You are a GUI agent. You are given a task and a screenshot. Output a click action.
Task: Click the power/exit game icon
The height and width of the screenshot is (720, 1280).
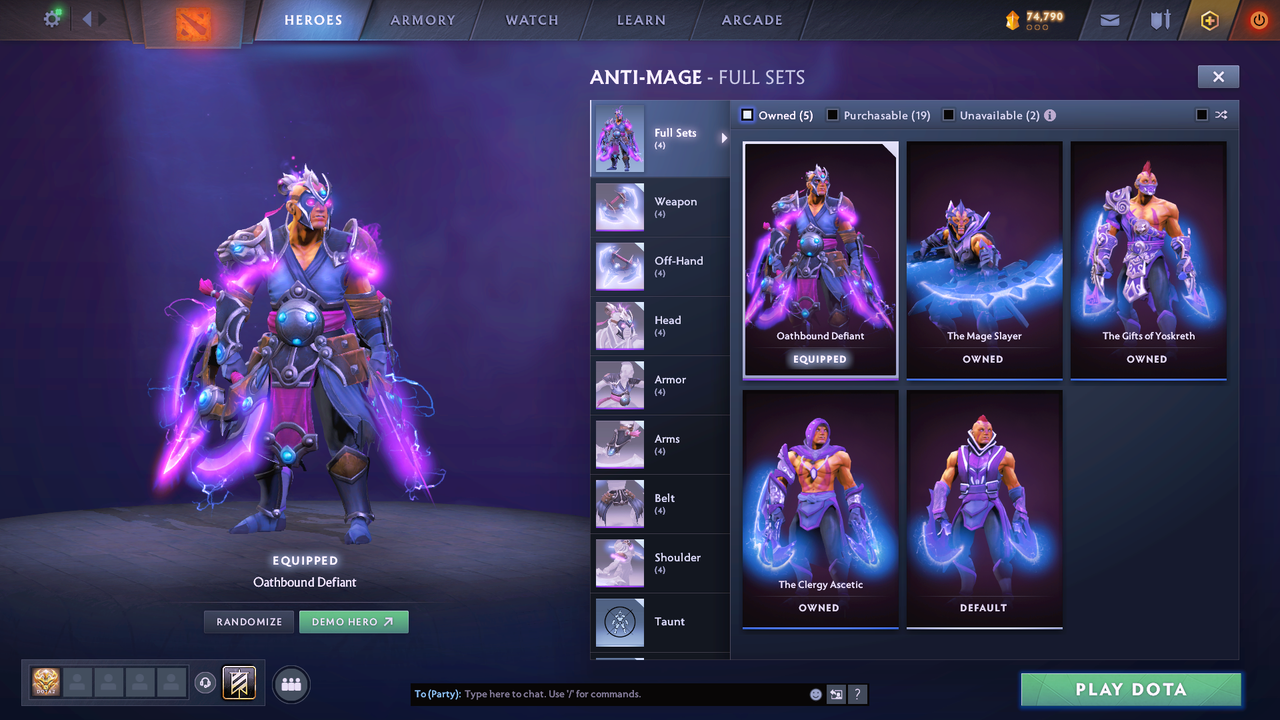(x=1258, y=20)
